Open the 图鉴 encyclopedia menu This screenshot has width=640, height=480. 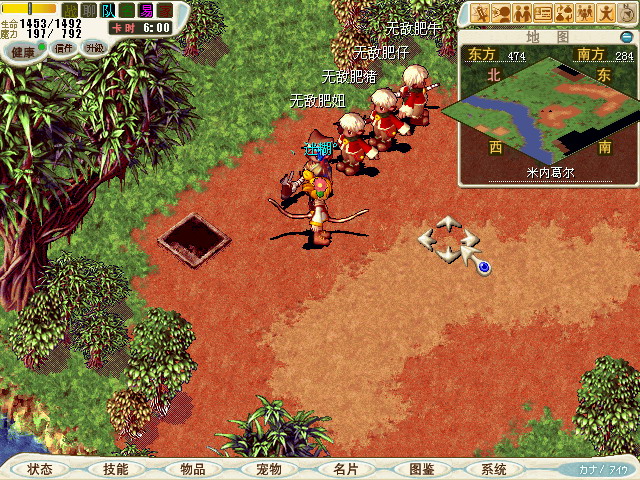coord(421,469)
